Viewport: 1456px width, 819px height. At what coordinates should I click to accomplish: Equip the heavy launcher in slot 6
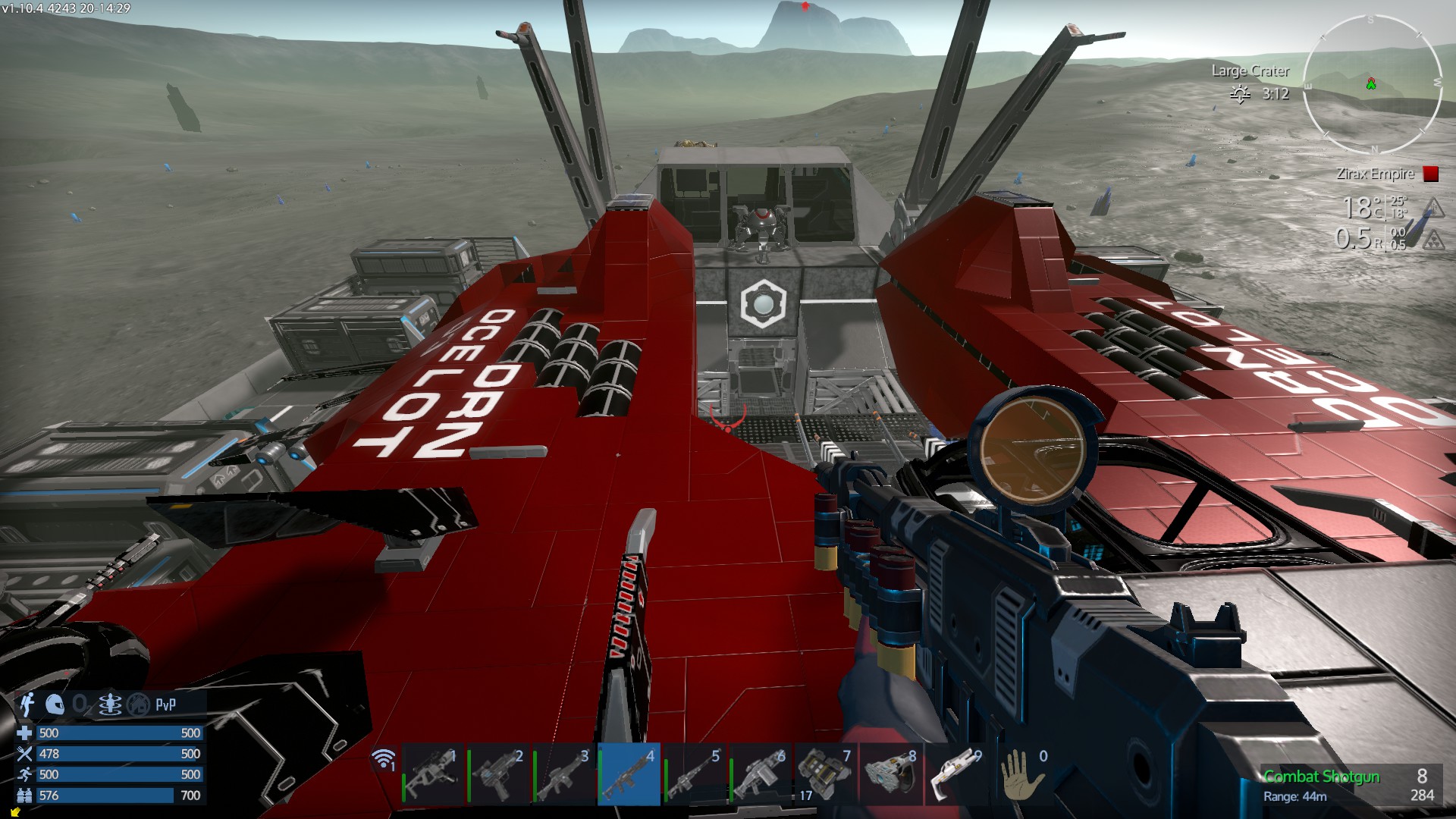pyautogui.click(x=761, y=774)
